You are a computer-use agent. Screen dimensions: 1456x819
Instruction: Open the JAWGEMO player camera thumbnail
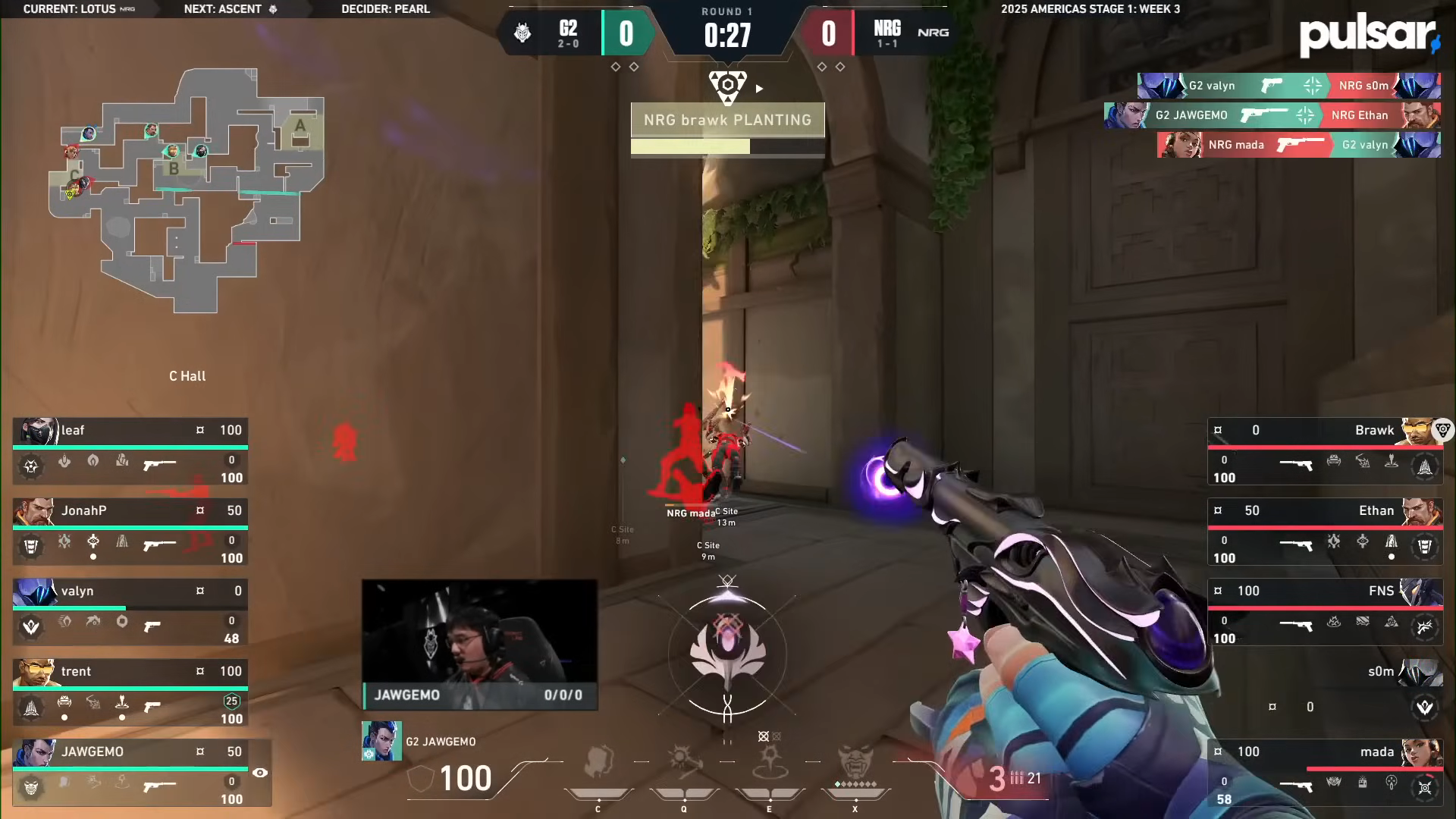point(479,645)
